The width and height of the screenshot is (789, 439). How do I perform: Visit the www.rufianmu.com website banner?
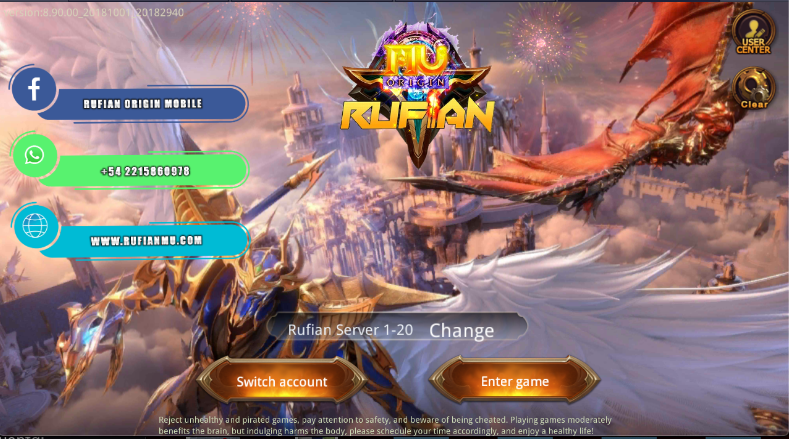[146, 240]
